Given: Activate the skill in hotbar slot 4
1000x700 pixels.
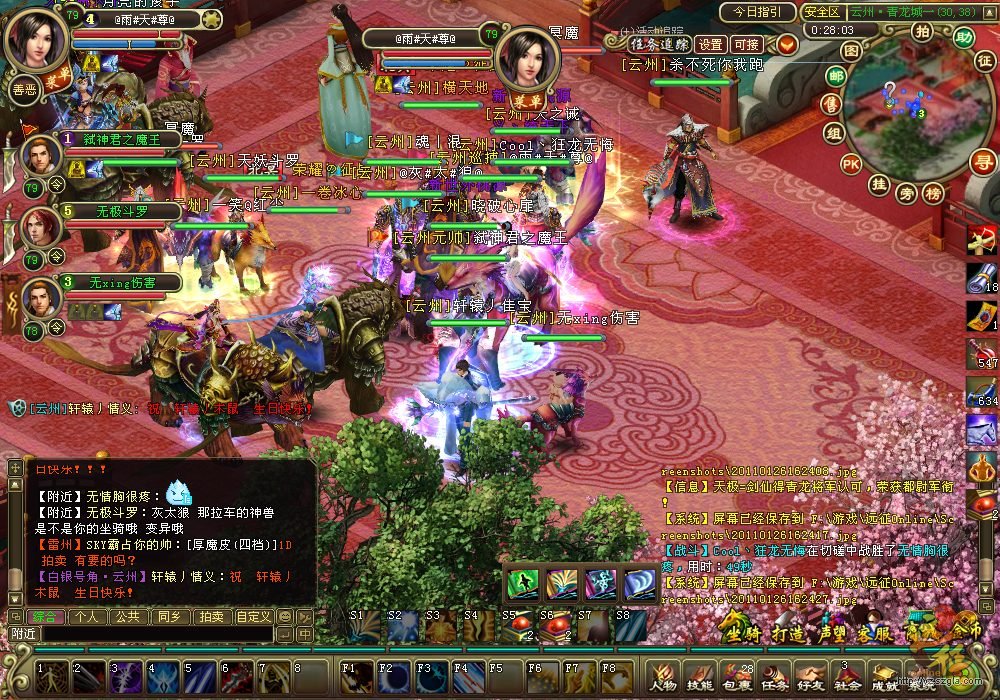Looking at the screenshot, I should point(163,677).
